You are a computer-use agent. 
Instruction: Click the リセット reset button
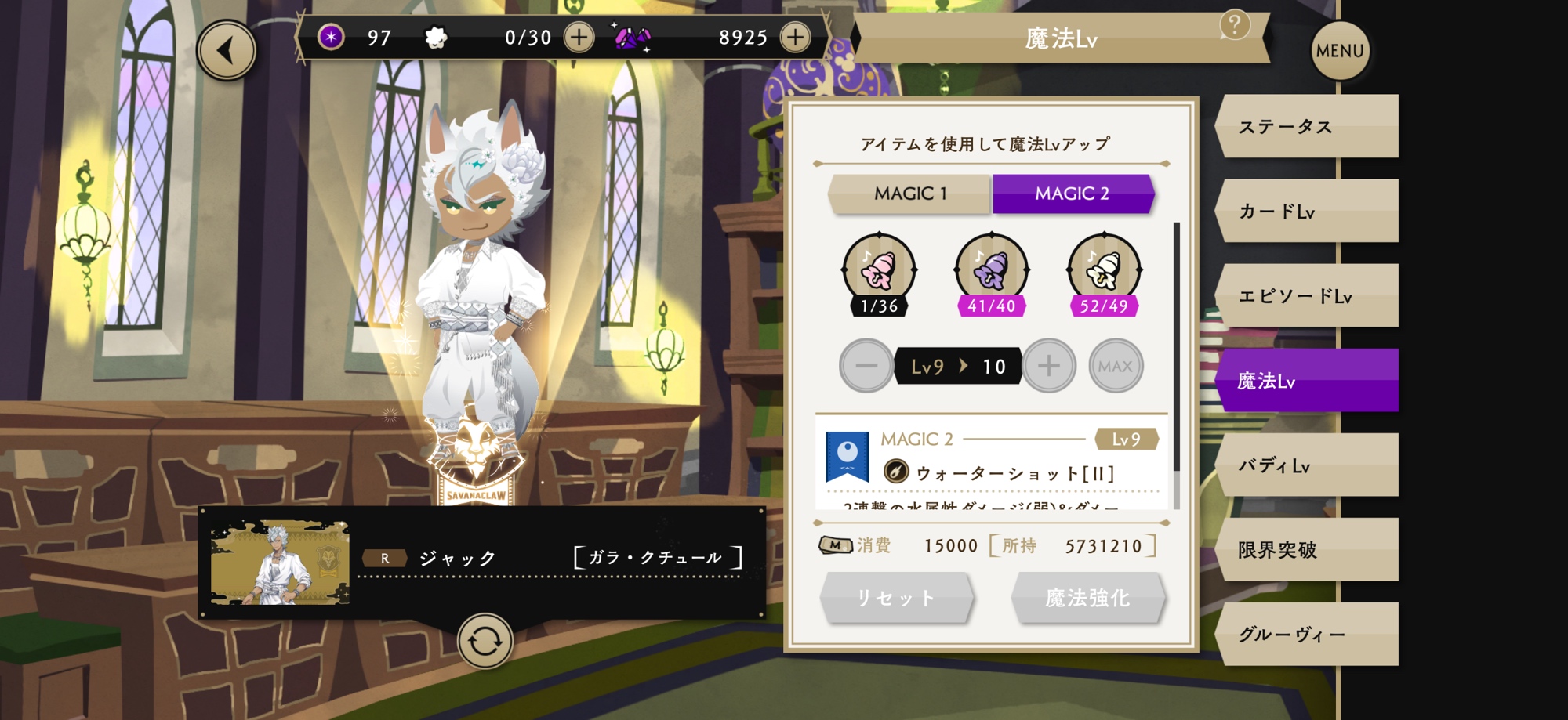(x=896, y=598)
